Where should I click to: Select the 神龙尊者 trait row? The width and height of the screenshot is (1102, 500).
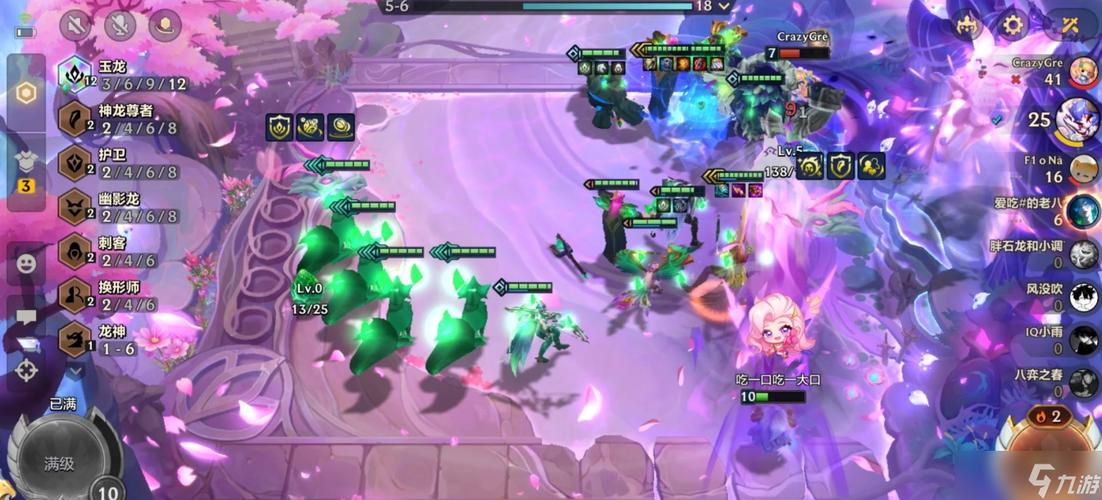click(120, 118)
